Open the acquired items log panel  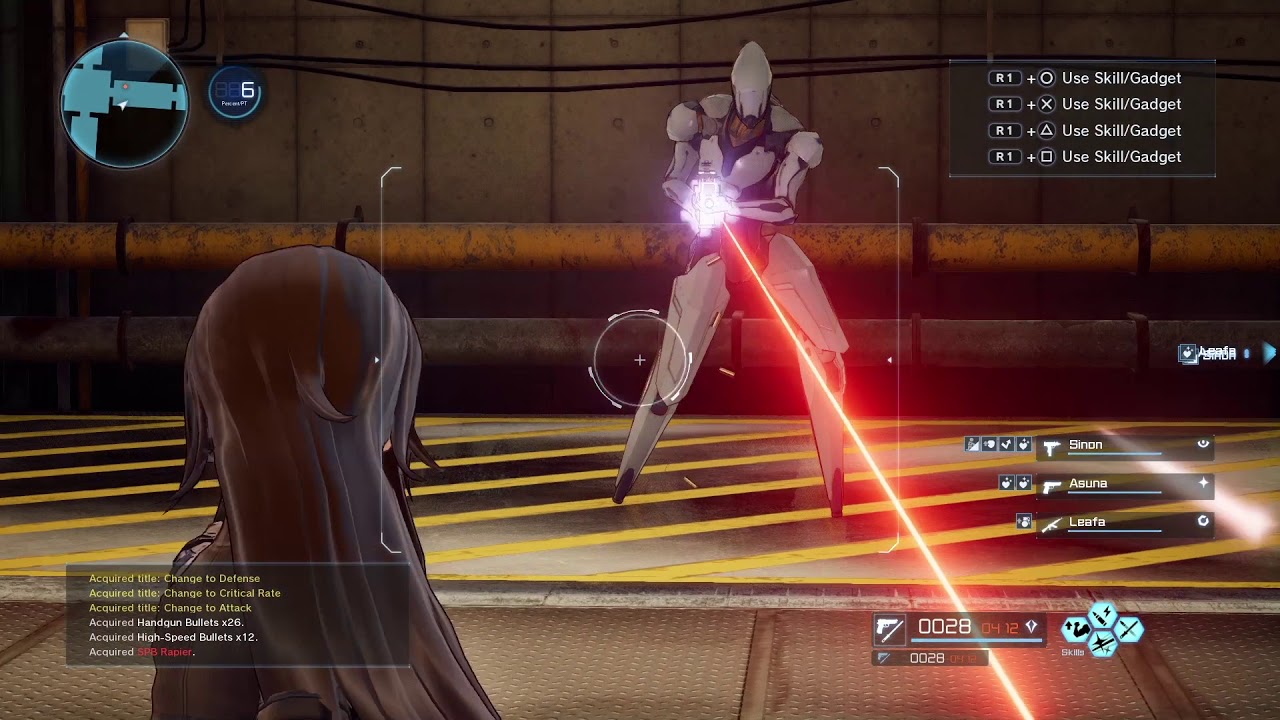point(238,615)
